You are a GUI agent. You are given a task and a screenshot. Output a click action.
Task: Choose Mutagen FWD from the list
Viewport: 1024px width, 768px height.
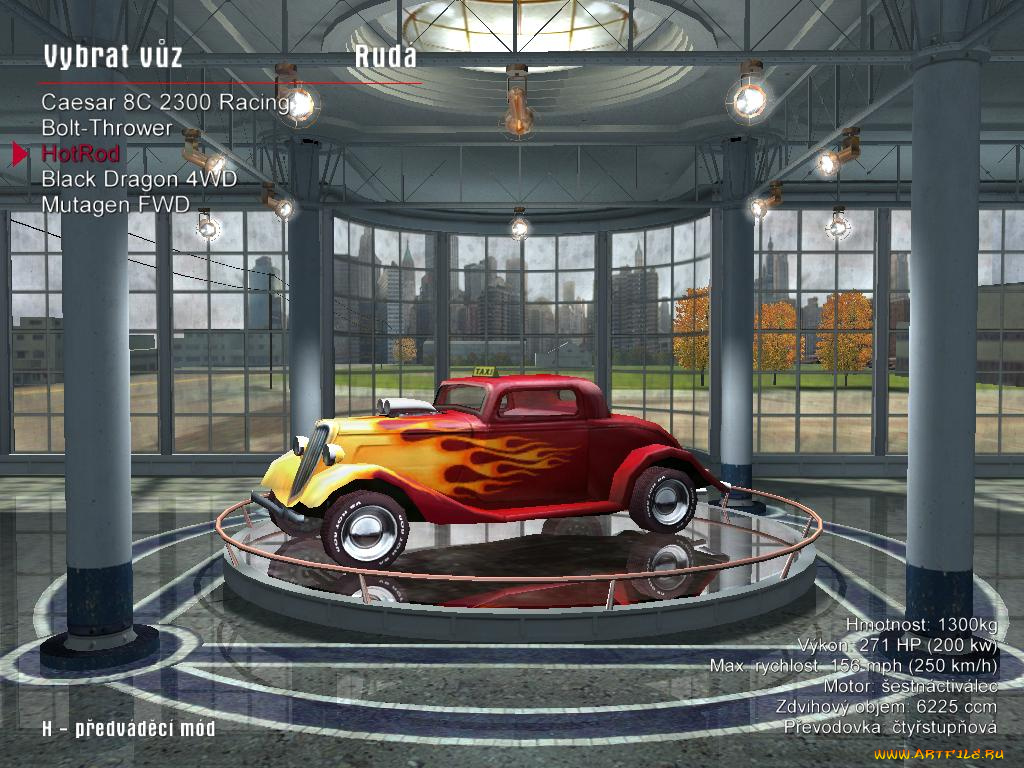[115, 204]
